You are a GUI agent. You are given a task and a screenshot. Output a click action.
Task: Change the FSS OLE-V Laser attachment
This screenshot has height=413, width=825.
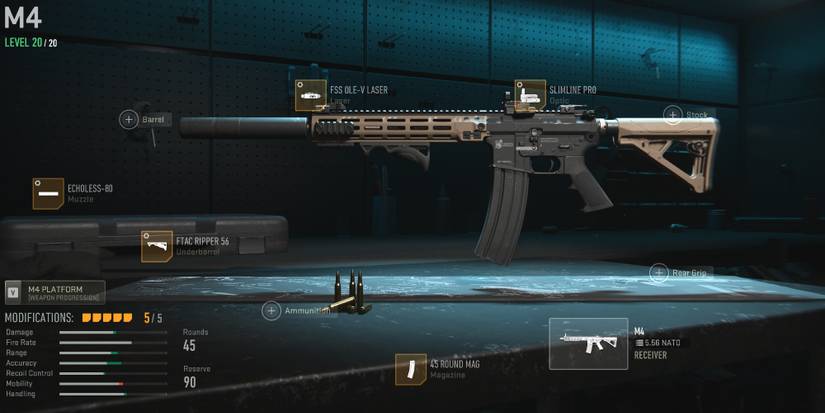pos(311,96)
